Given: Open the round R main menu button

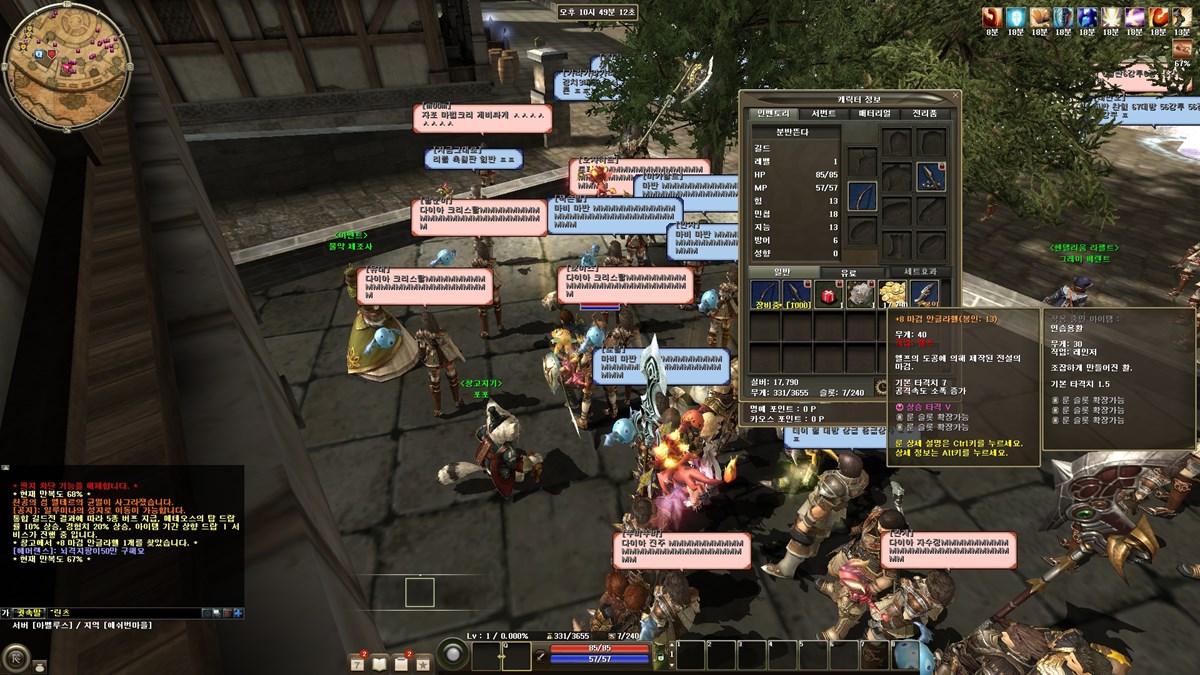Looking at the screenshot, I should 15,657.
